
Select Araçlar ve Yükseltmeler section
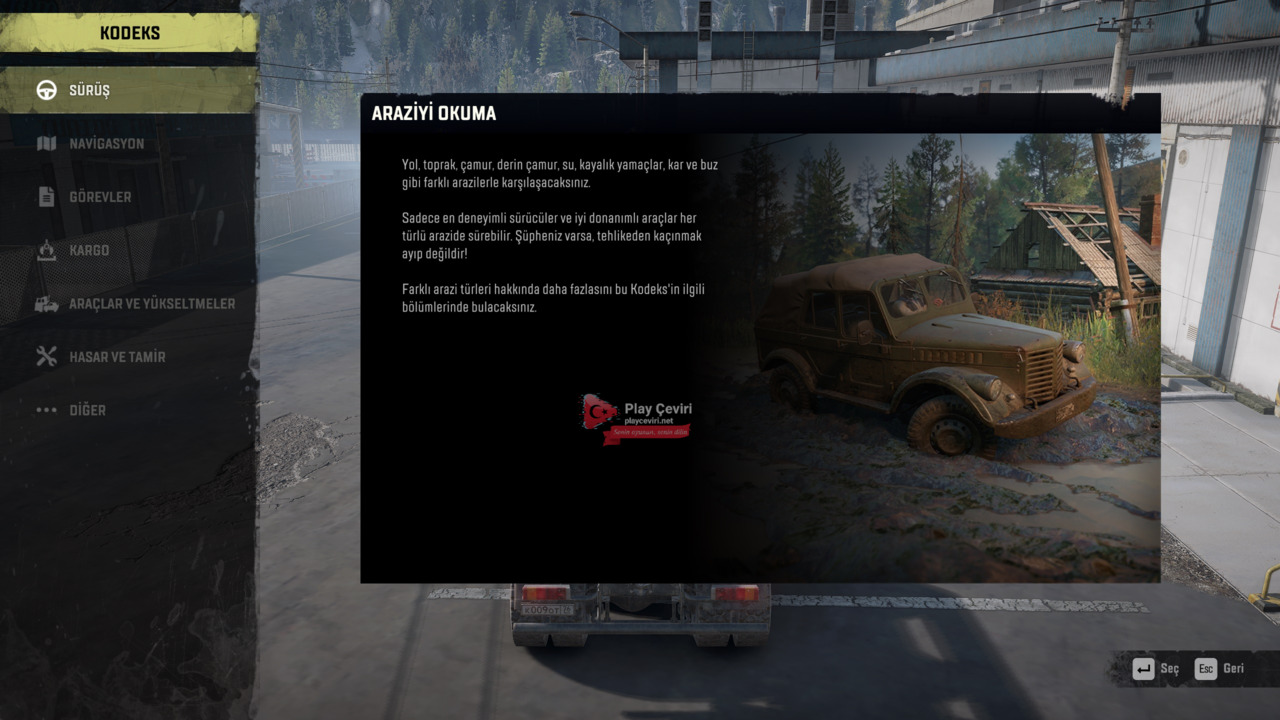tap(151, 304)
